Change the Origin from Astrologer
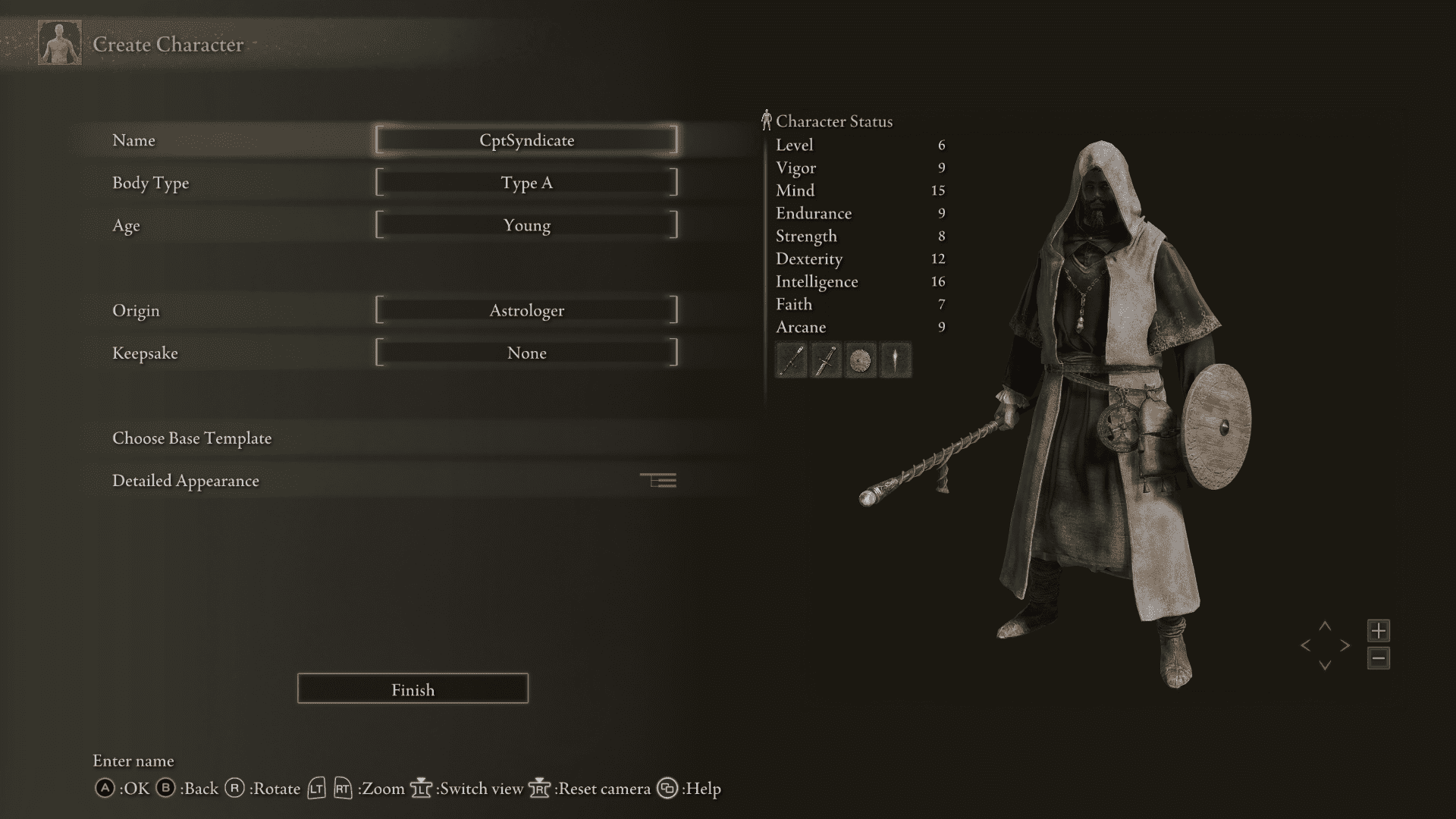Viewport: 1456px width, 819px height. 527,309
